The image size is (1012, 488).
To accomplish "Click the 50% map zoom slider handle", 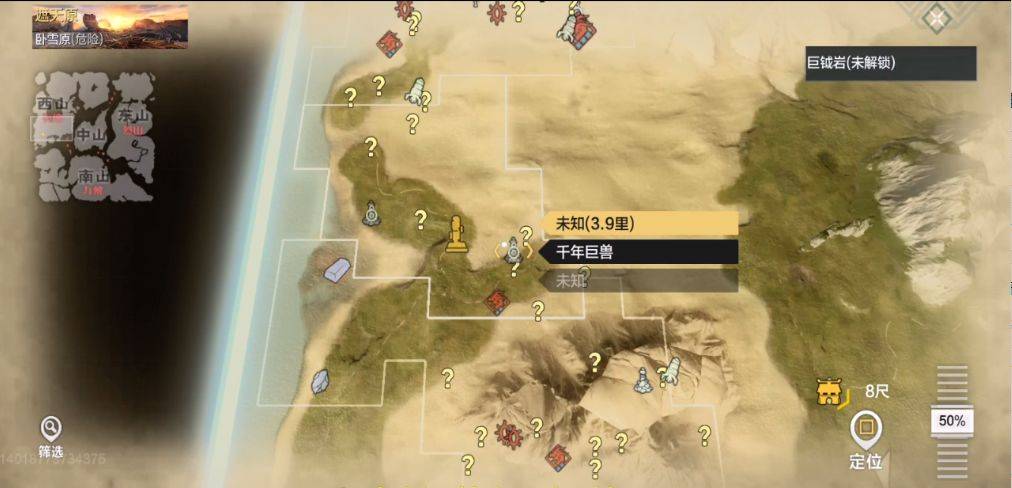I will 951,421.
